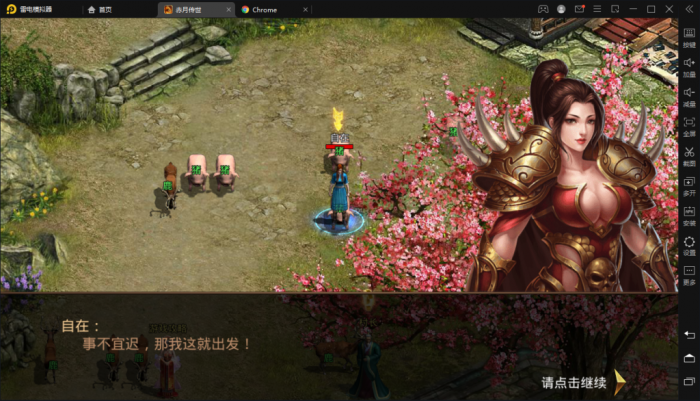Open the Android recent apps button
This screenshot has height=401, width=700.
[x=689, y=381]
